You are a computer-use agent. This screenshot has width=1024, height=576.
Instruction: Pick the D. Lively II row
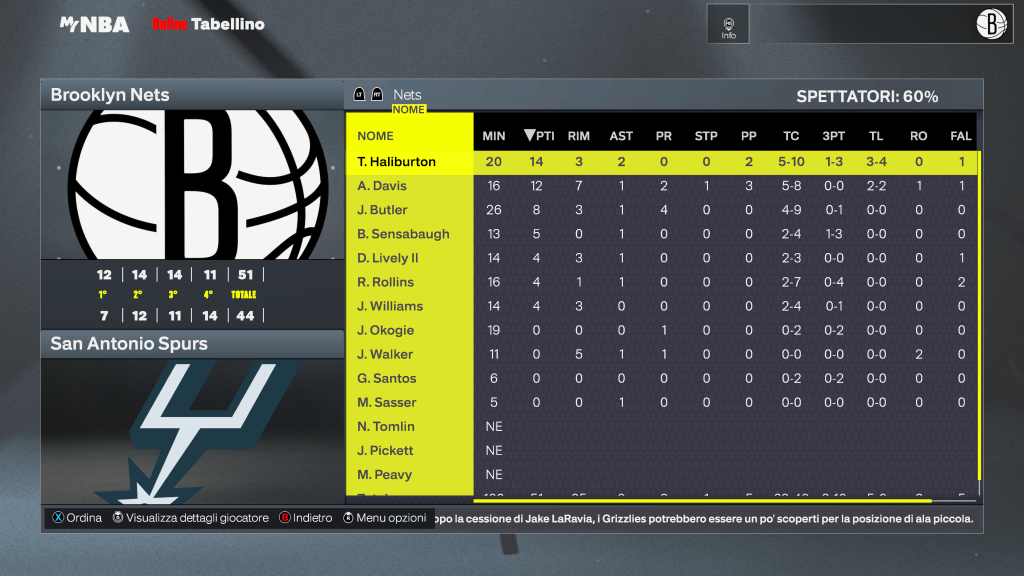pyautogui.click(x=389, y=258)
